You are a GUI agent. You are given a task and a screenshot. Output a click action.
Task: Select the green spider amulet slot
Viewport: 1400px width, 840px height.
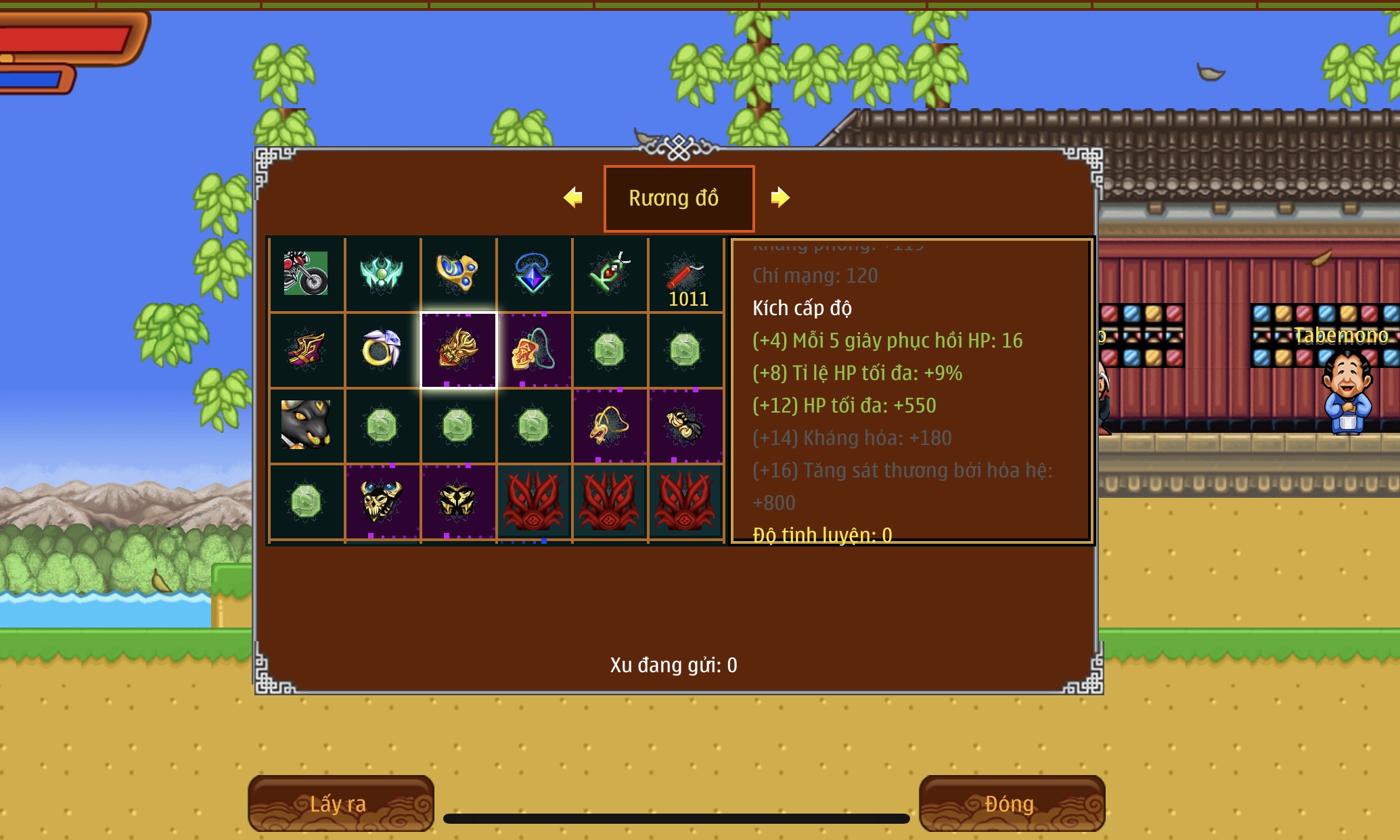point(609,274)
